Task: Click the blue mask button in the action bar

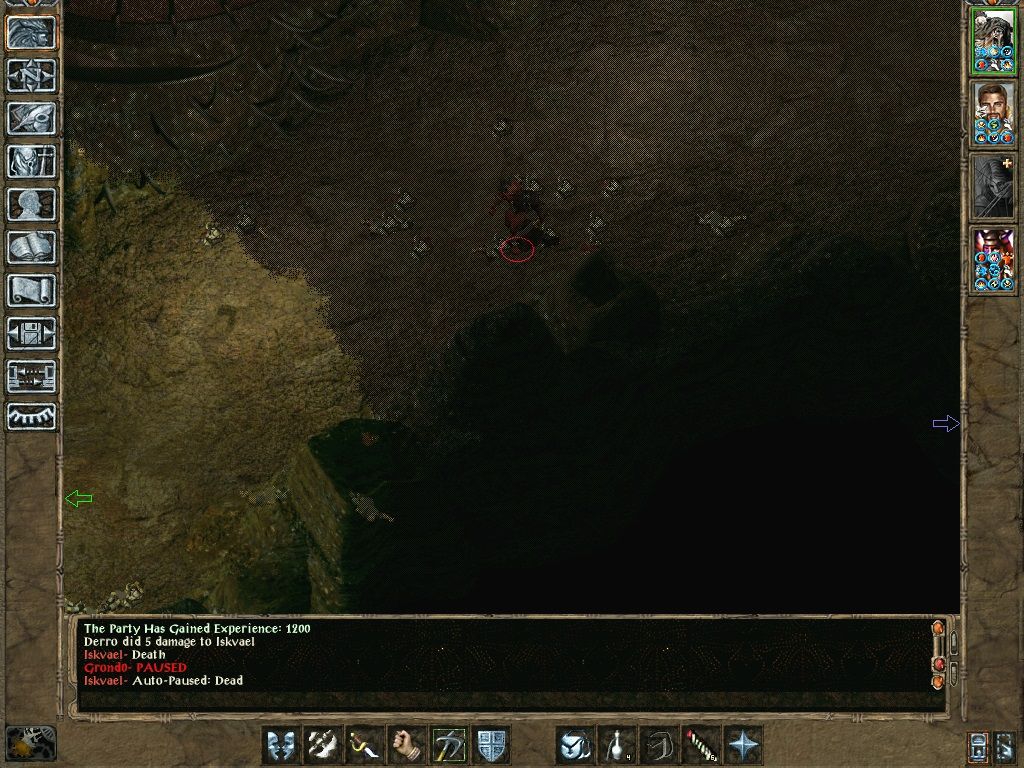Action: pos(280,745)
